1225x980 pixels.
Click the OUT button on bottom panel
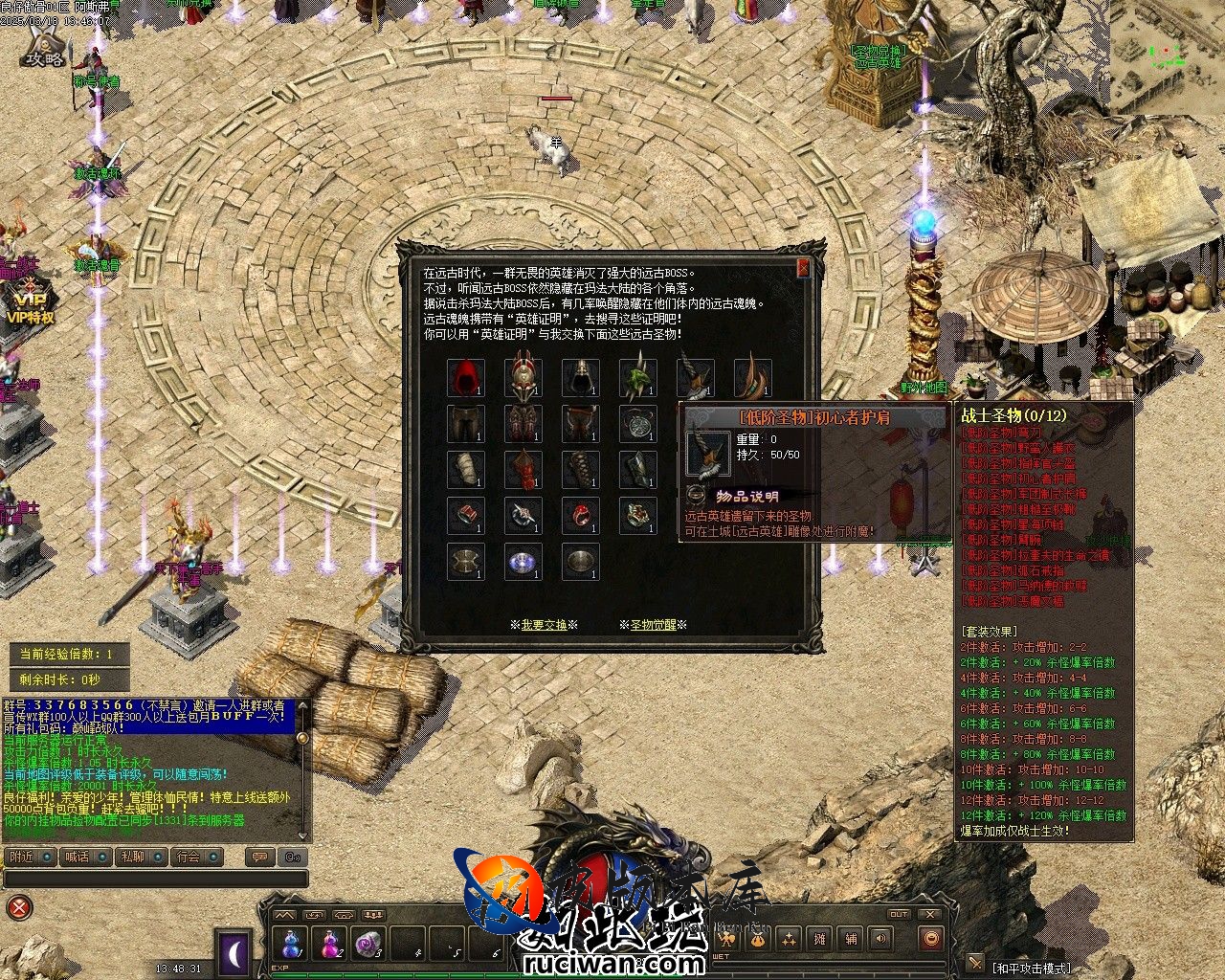[x=899, y=915]
